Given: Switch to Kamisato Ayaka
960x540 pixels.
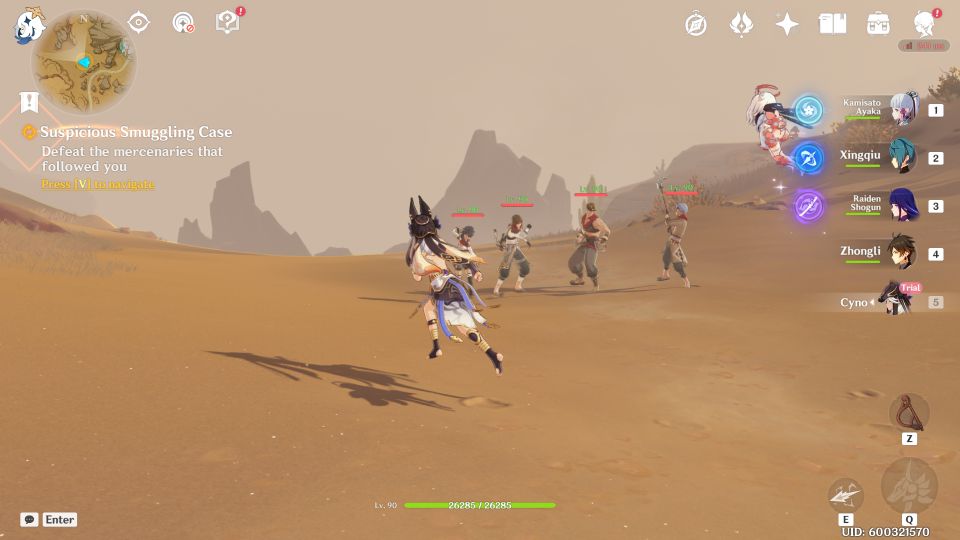Looking at the screenshot, I should click(x=903, y=109).
